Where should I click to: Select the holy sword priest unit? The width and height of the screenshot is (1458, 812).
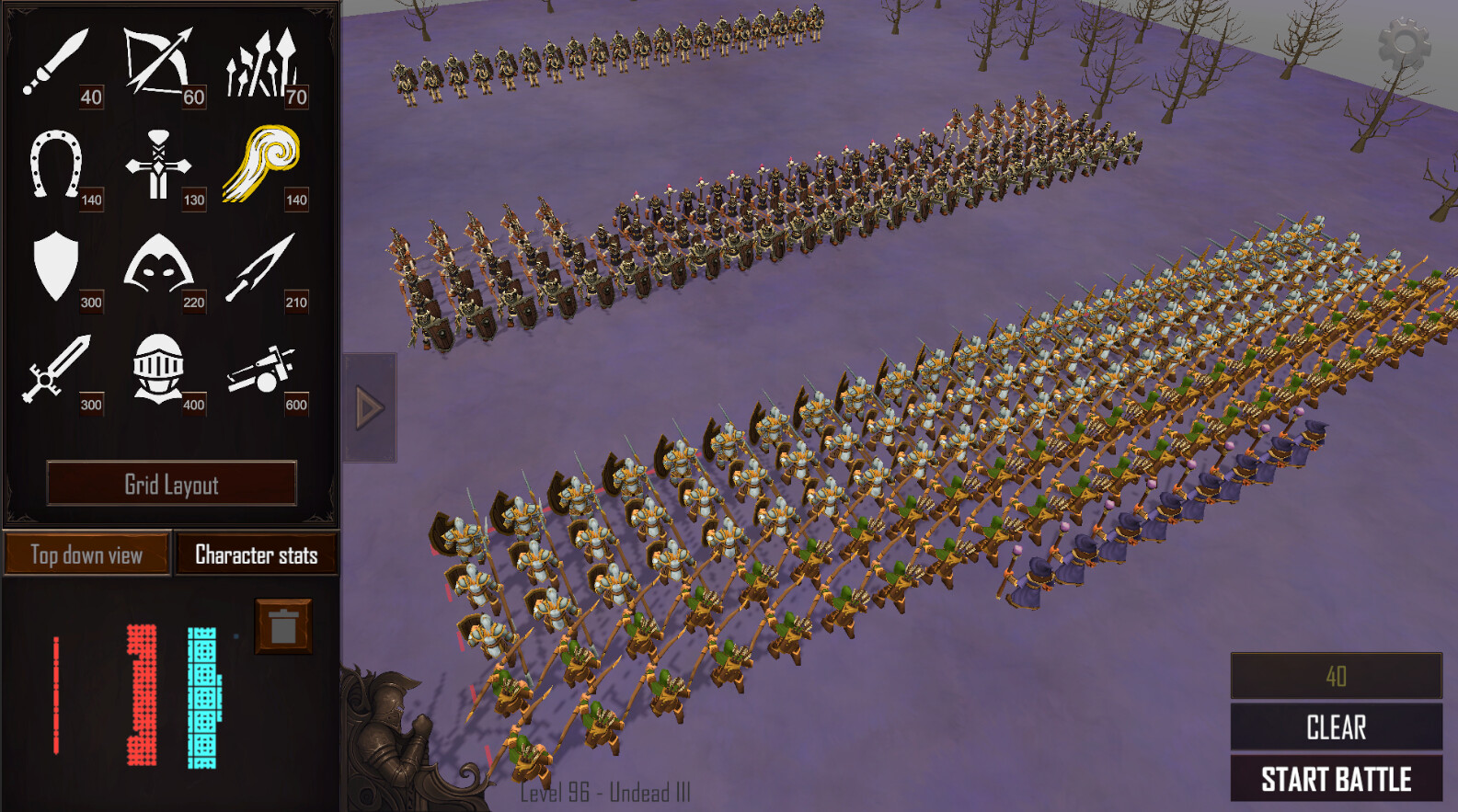click(161, 166)
